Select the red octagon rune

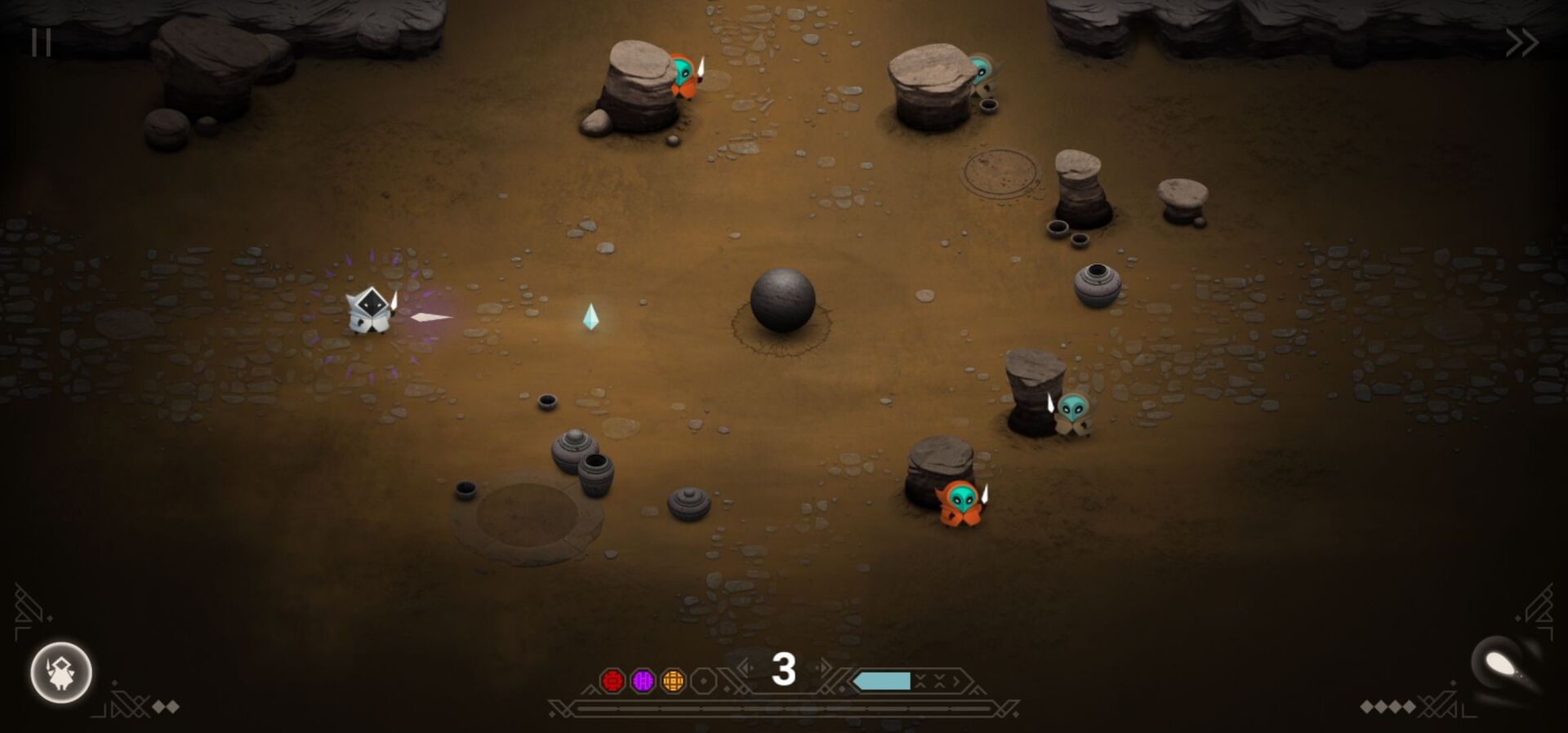click(x=612, y=680)
